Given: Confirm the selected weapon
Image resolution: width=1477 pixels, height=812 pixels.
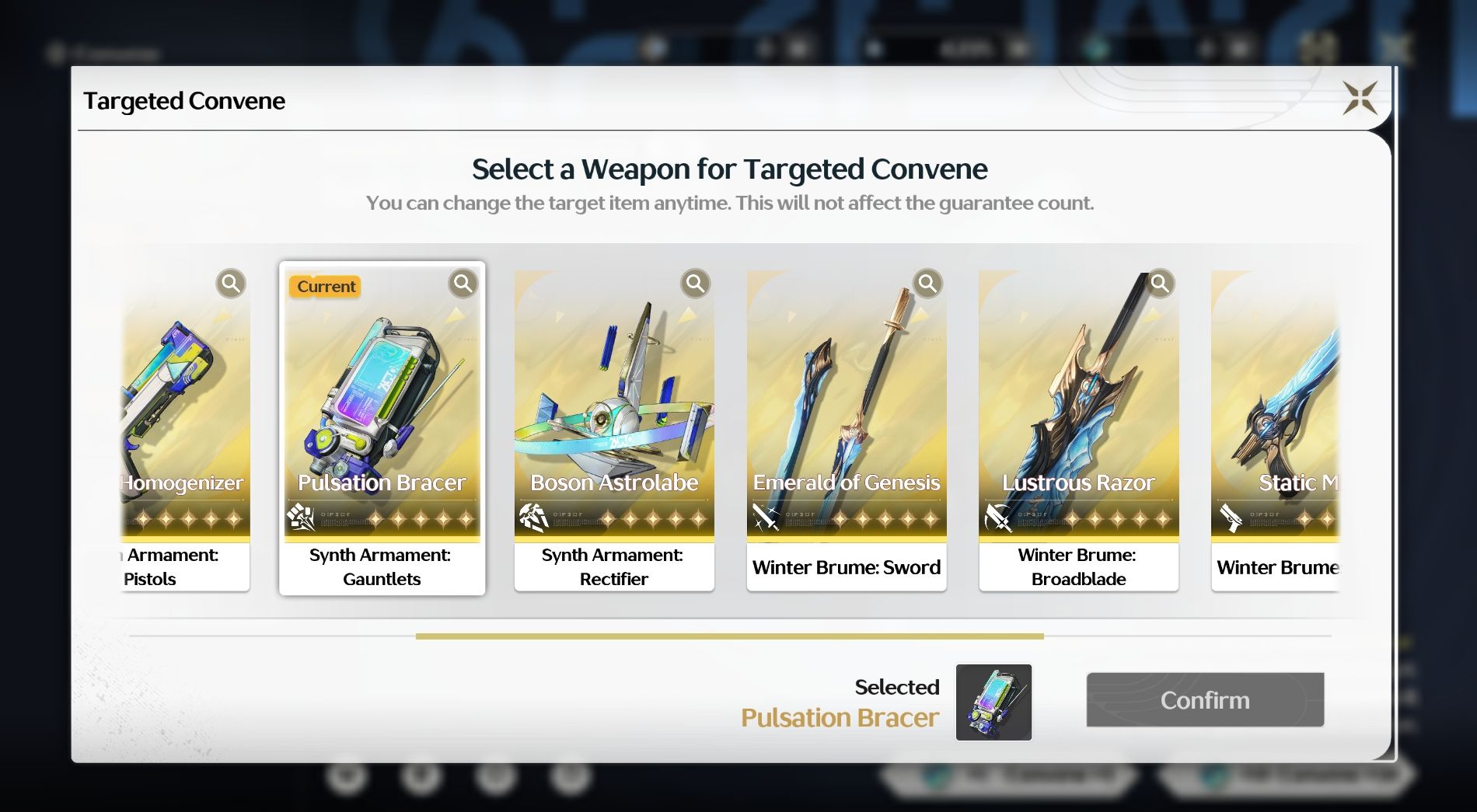Looking at the screenshot, I should click(x=1205, y=700).
